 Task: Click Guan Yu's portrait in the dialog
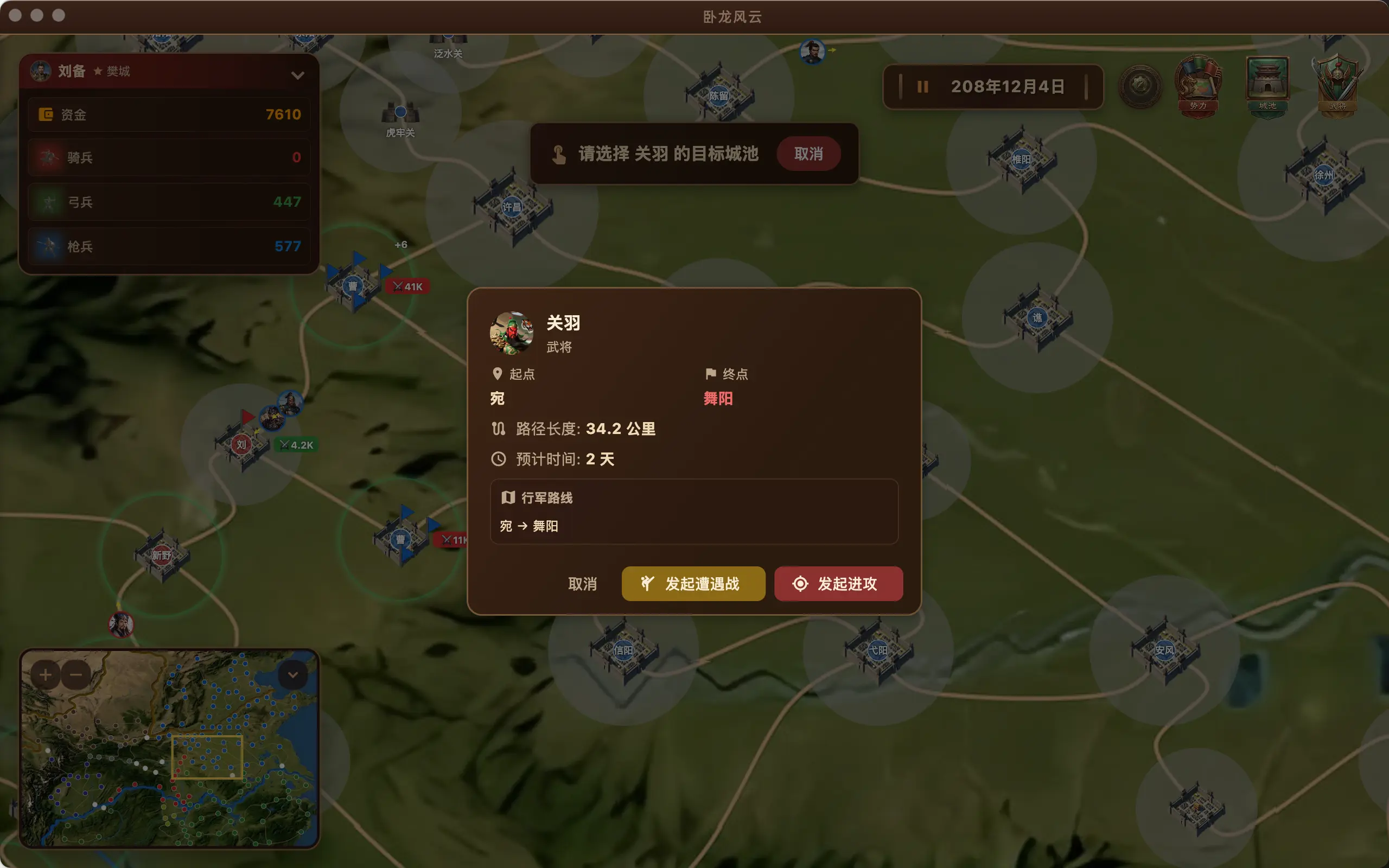[513, 334]
